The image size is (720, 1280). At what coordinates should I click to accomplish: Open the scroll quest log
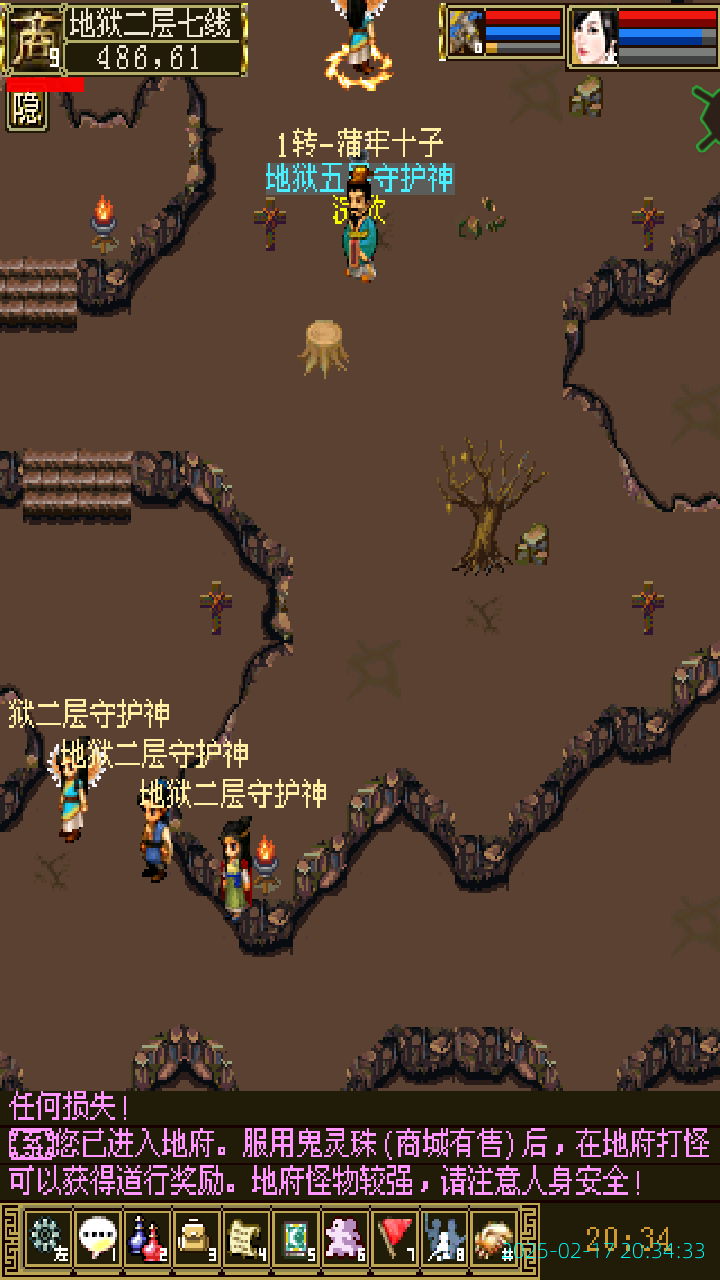(x=246, y=1238)
